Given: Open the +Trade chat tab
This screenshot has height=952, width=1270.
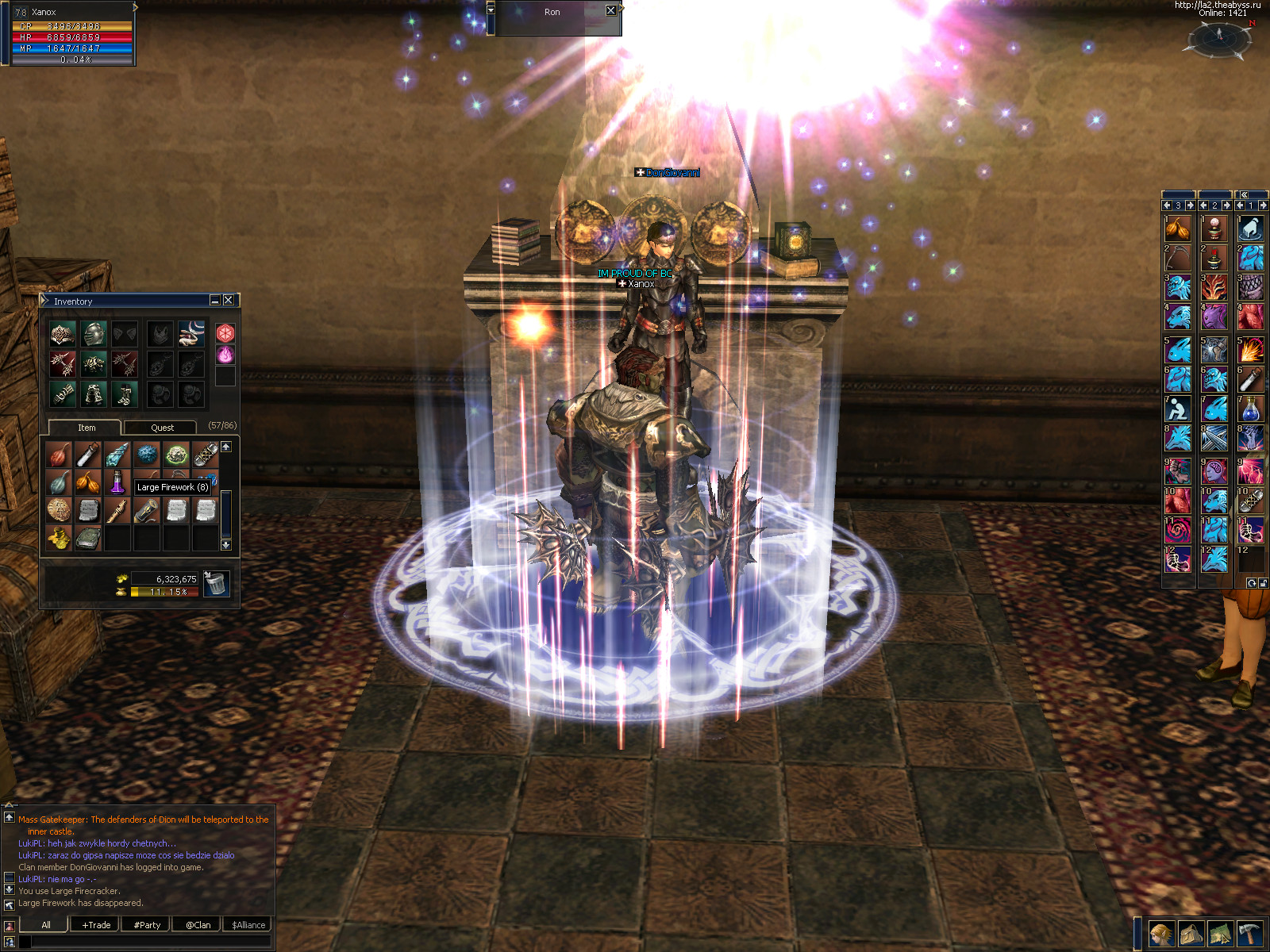Looking at the screenshot, I should click(96, 925).
